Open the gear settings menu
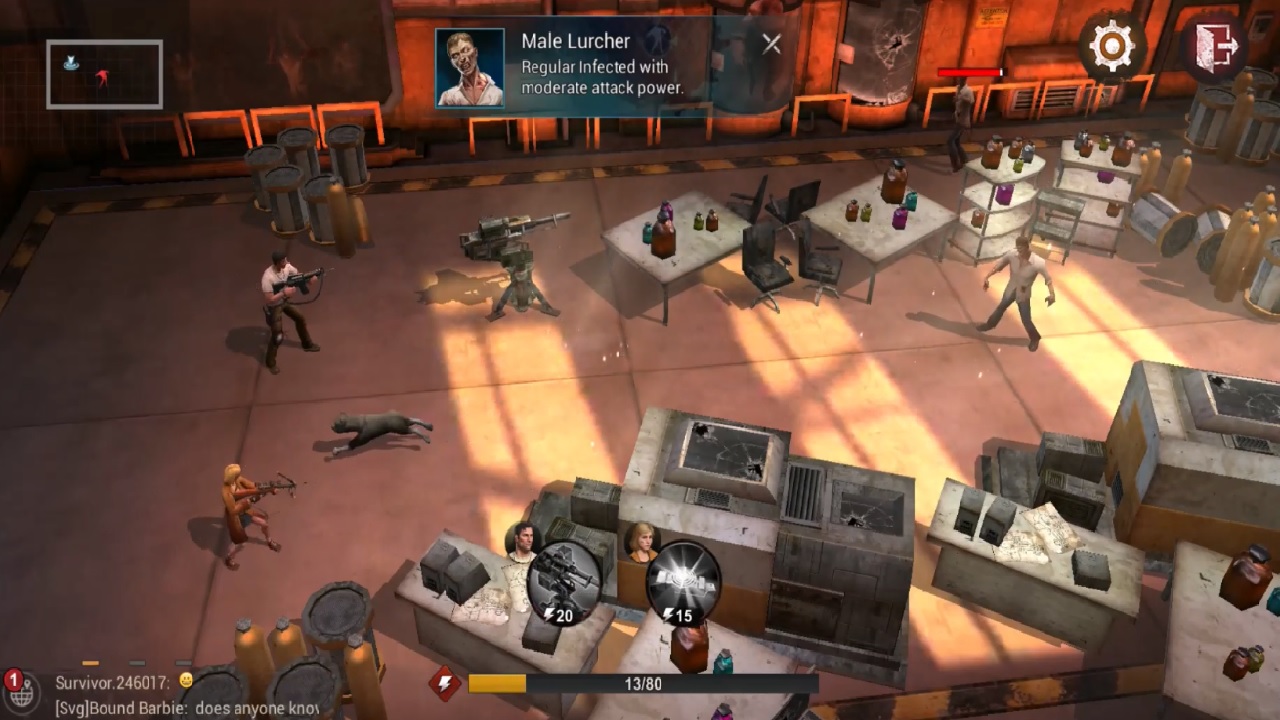Screen dimensions: 1280x720 pyautogui.click(x=1111, y=44)
